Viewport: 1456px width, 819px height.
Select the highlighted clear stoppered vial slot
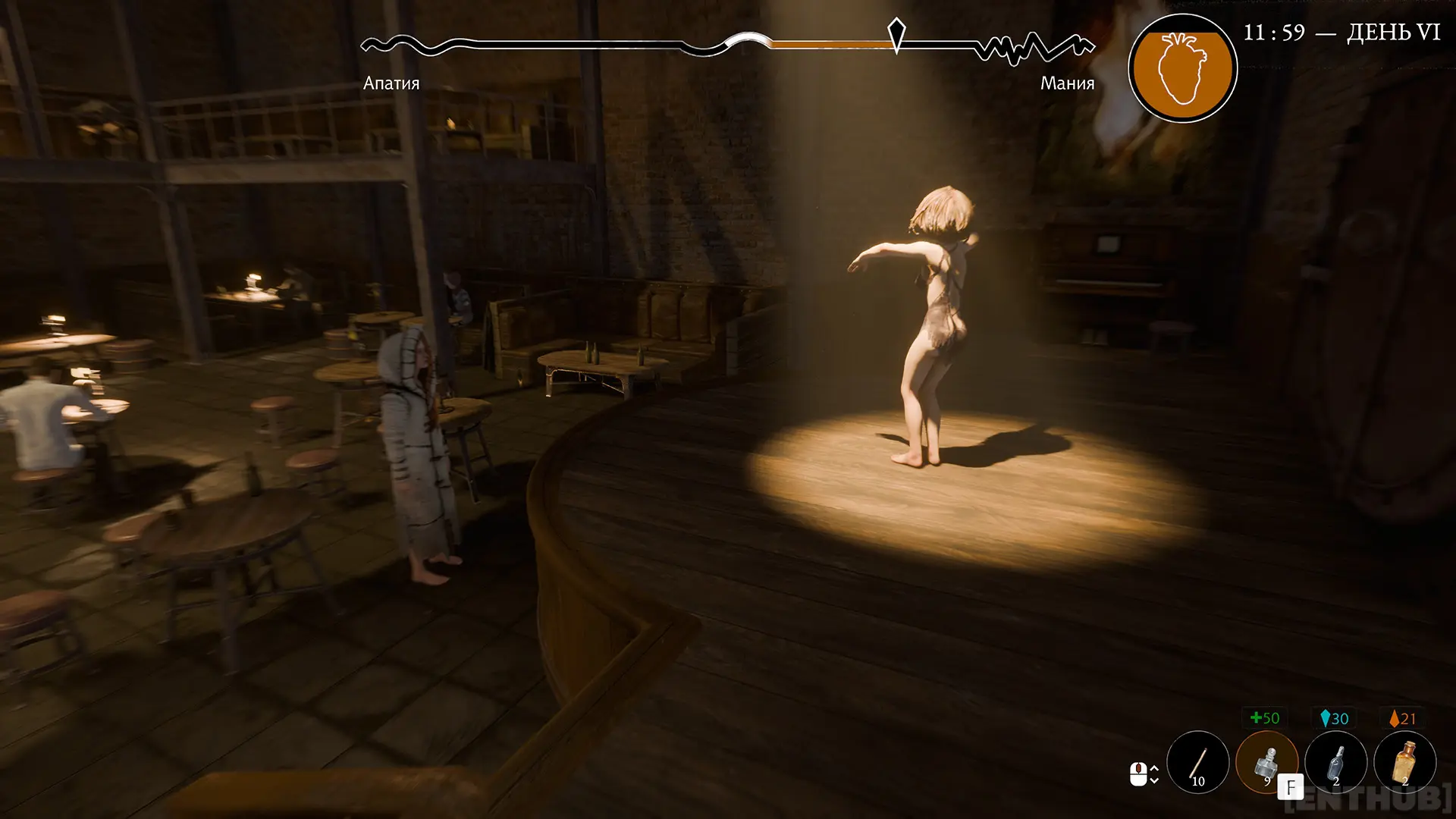point(1266,762)
